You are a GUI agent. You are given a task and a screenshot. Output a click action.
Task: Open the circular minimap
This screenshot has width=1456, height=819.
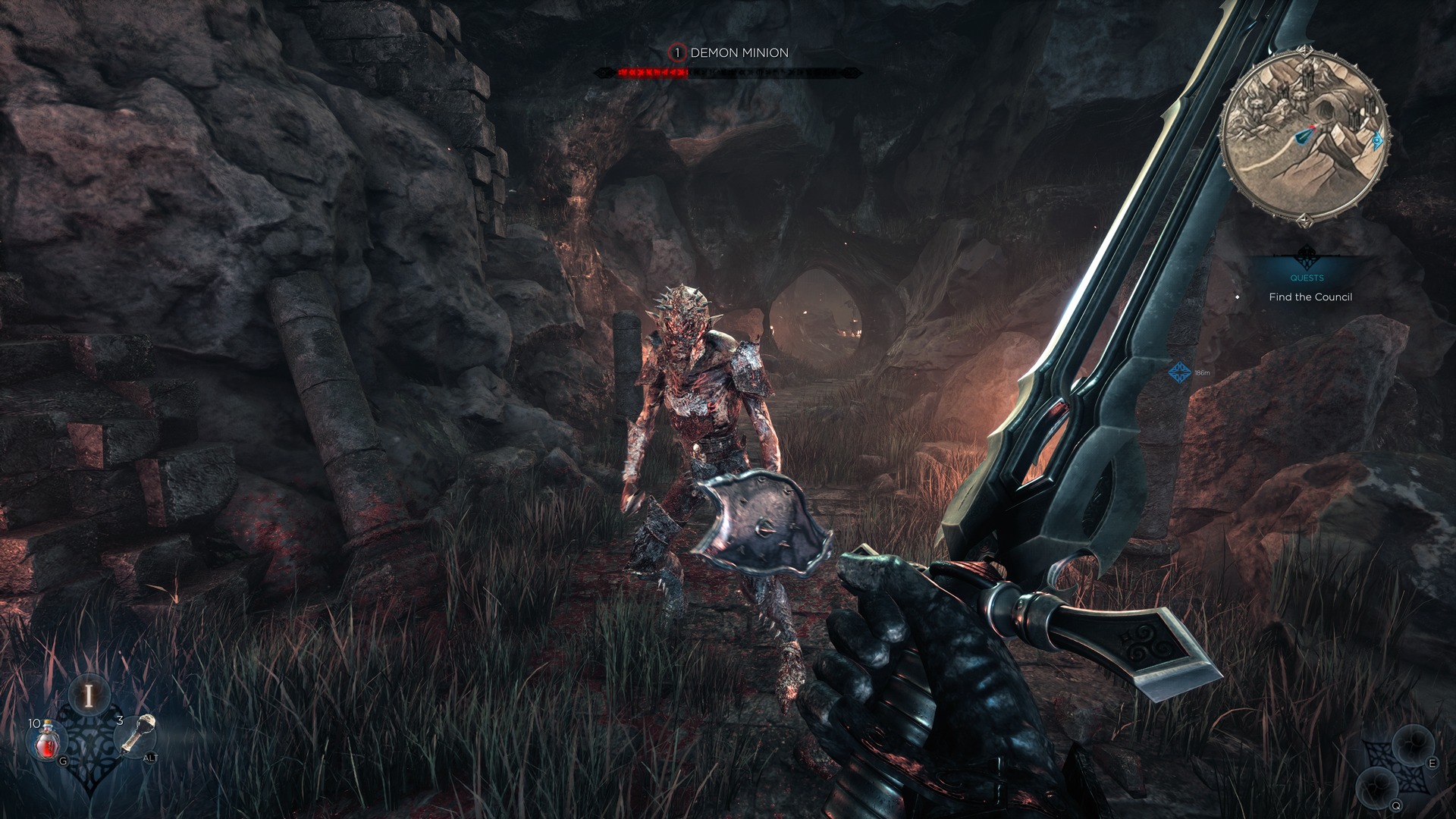(1304, 136)
